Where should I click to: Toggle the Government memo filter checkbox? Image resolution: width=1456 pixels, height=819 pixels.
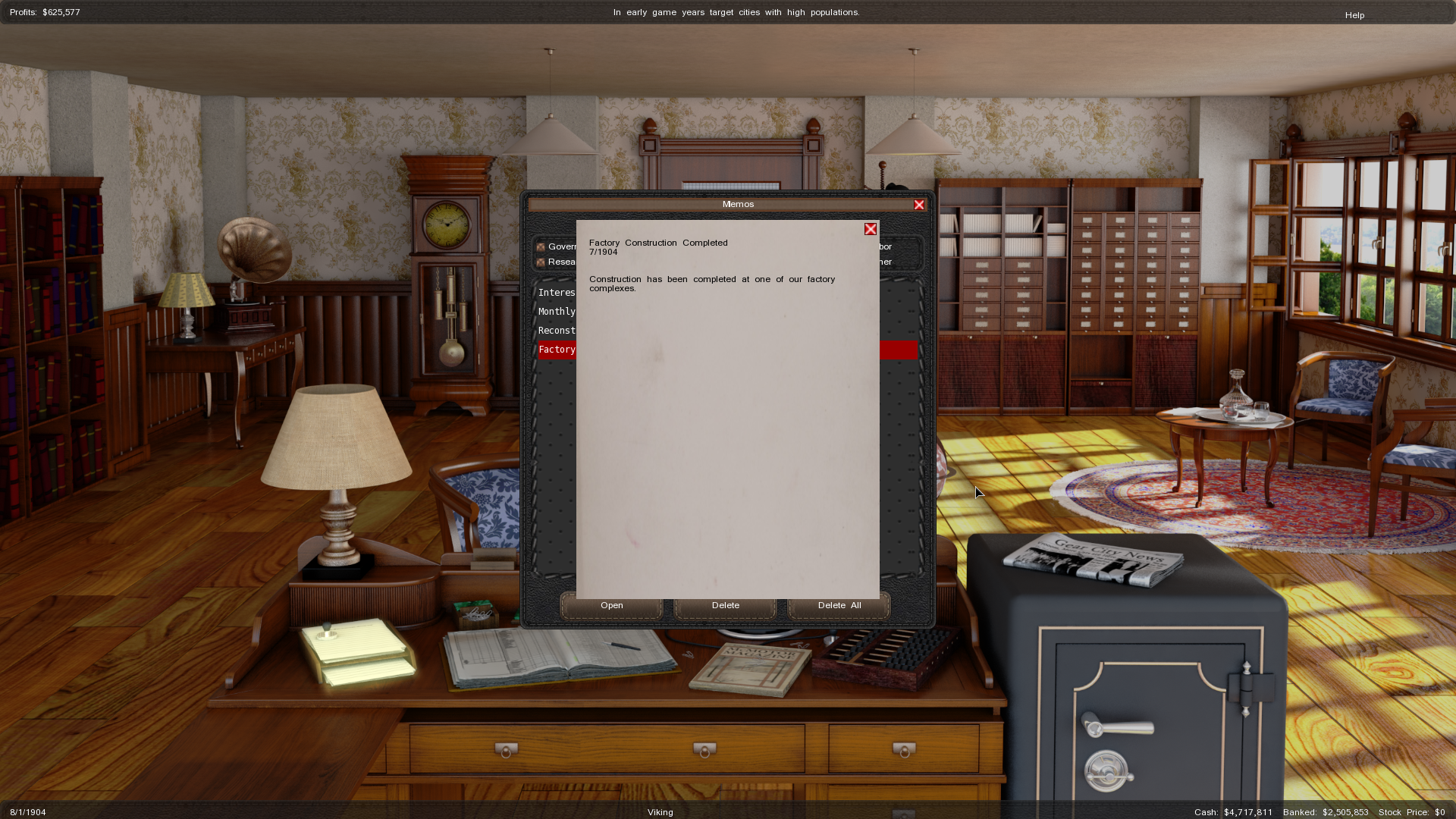pos(541,247)
